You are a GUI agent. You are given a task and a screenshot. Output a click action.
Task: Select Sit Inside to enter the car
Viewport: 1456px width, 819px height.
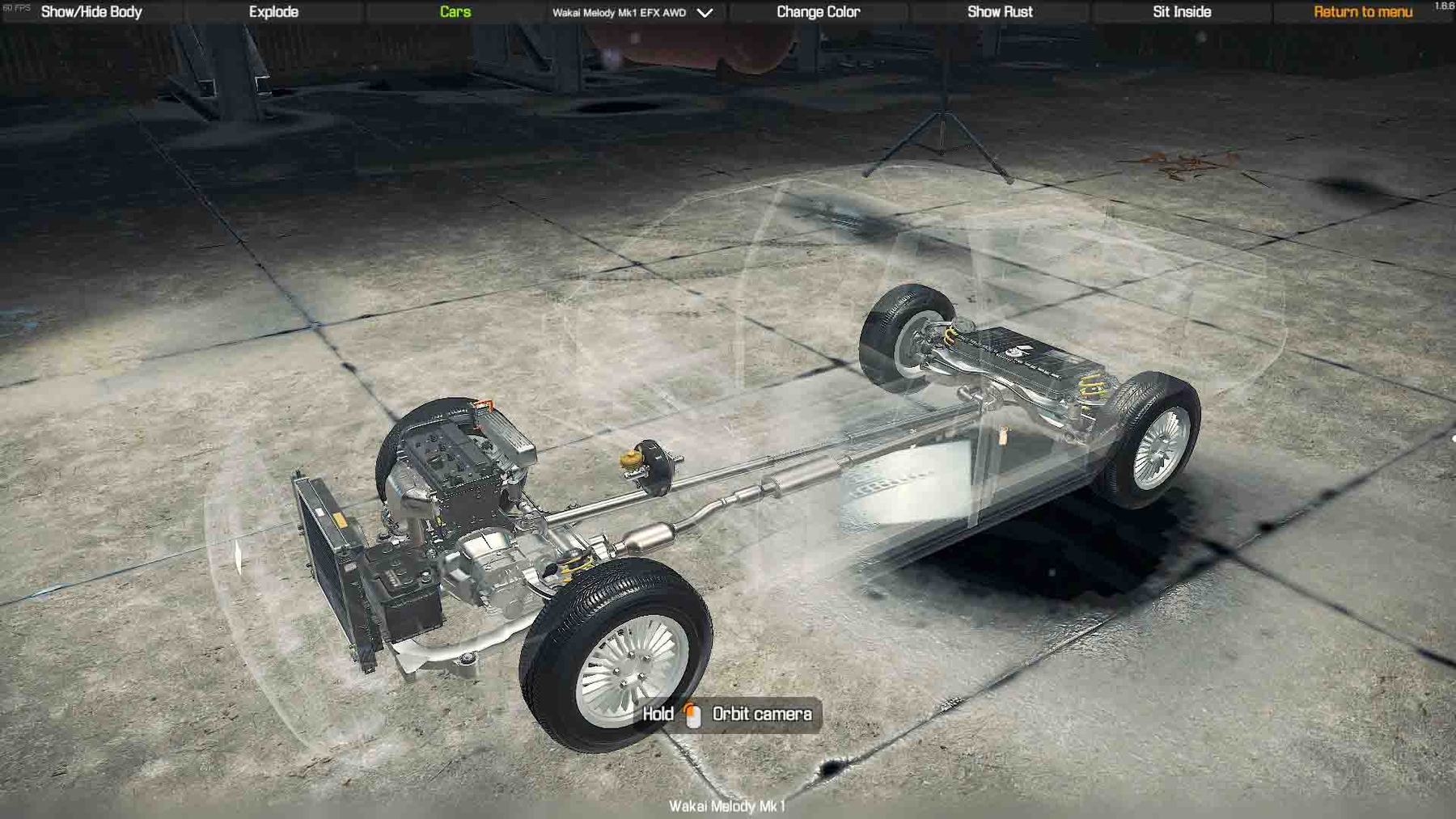point(1182,12)
